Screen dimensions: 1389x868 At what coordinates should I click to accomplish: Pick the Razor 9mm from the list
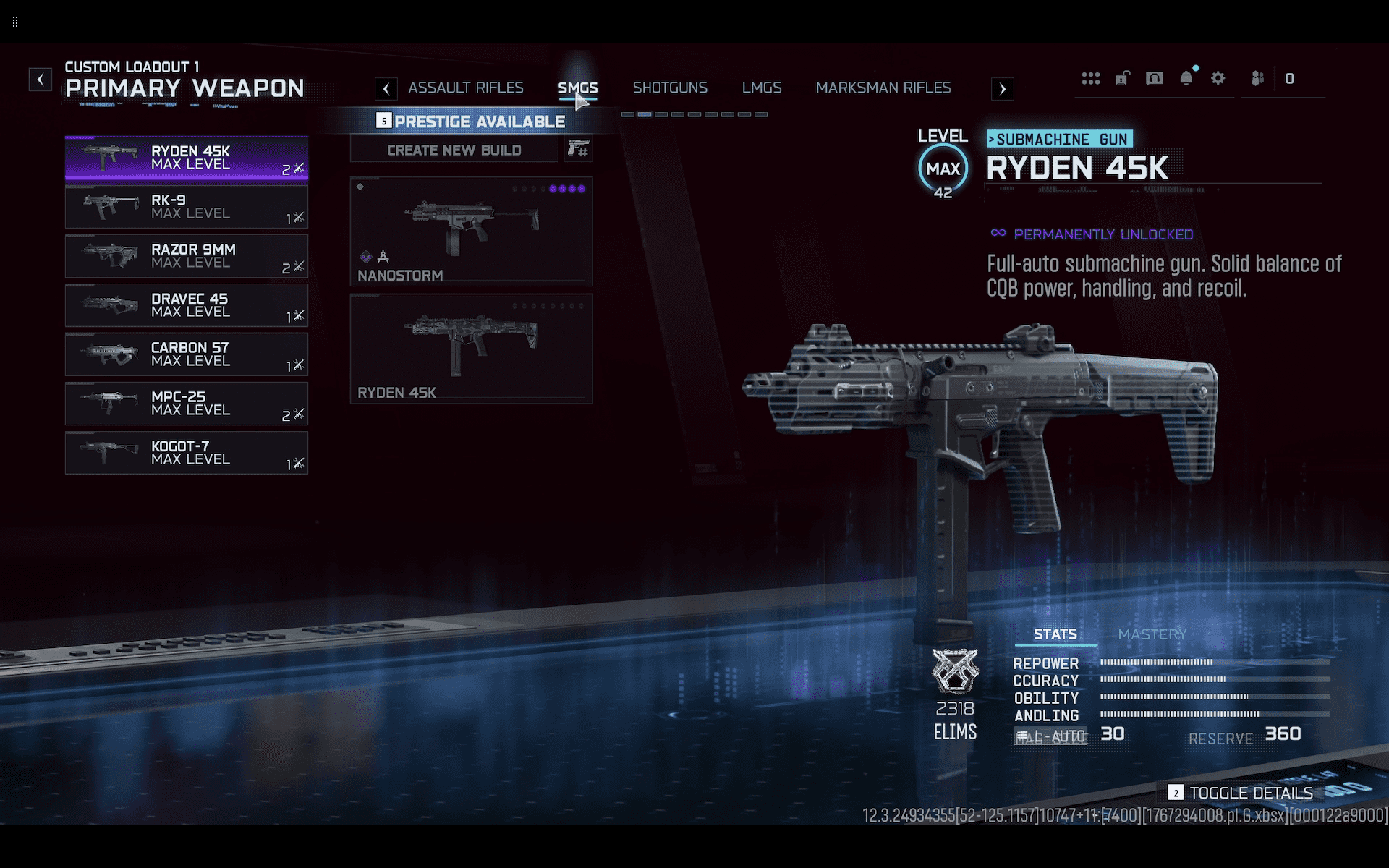coord(187,256)
